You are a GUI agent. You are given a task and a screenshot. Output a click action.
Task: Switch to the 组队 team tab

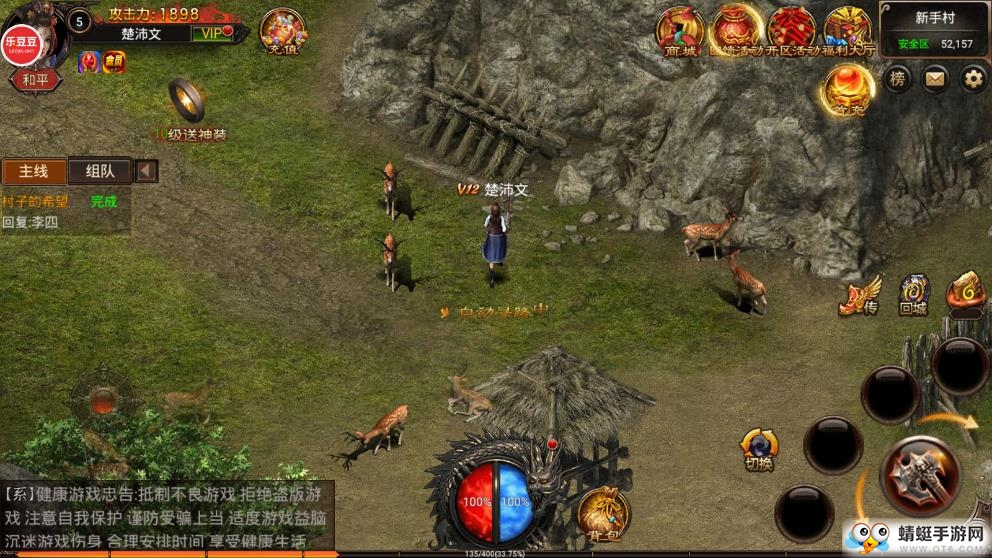100,171
